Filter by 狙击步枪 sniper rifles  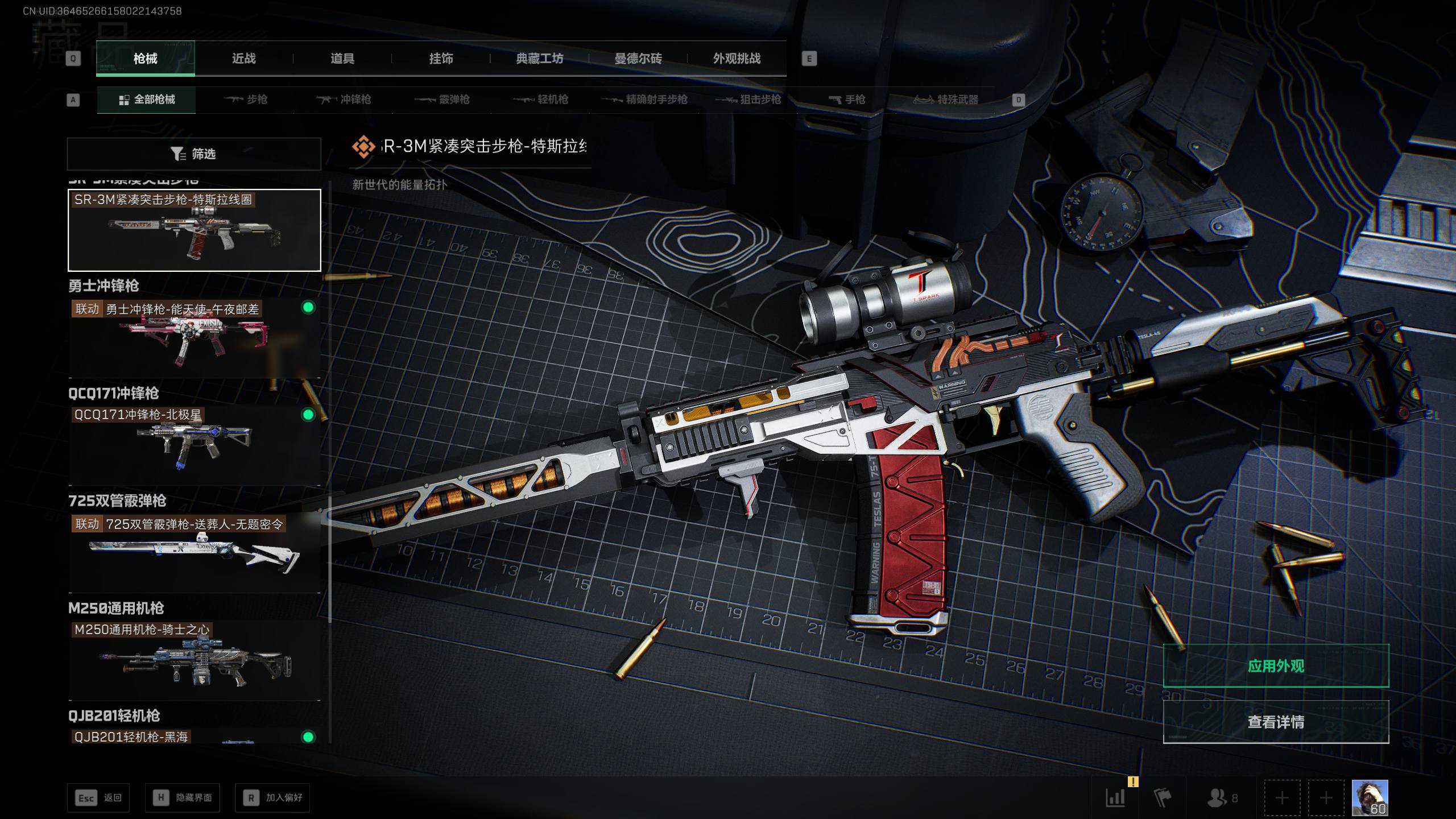tap(748, 100)
